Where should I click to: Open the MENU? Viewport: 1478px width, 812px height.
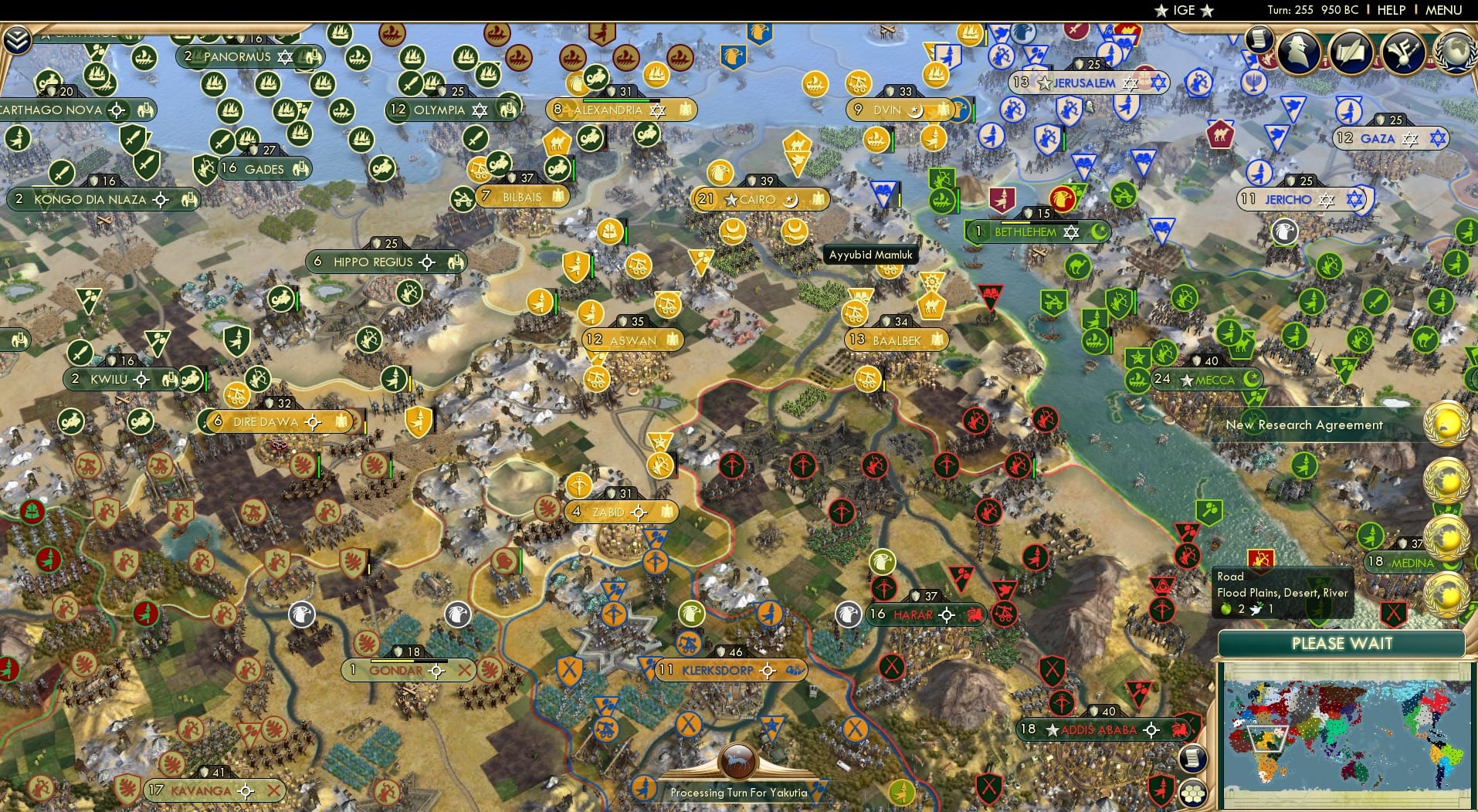[1443, 10]
